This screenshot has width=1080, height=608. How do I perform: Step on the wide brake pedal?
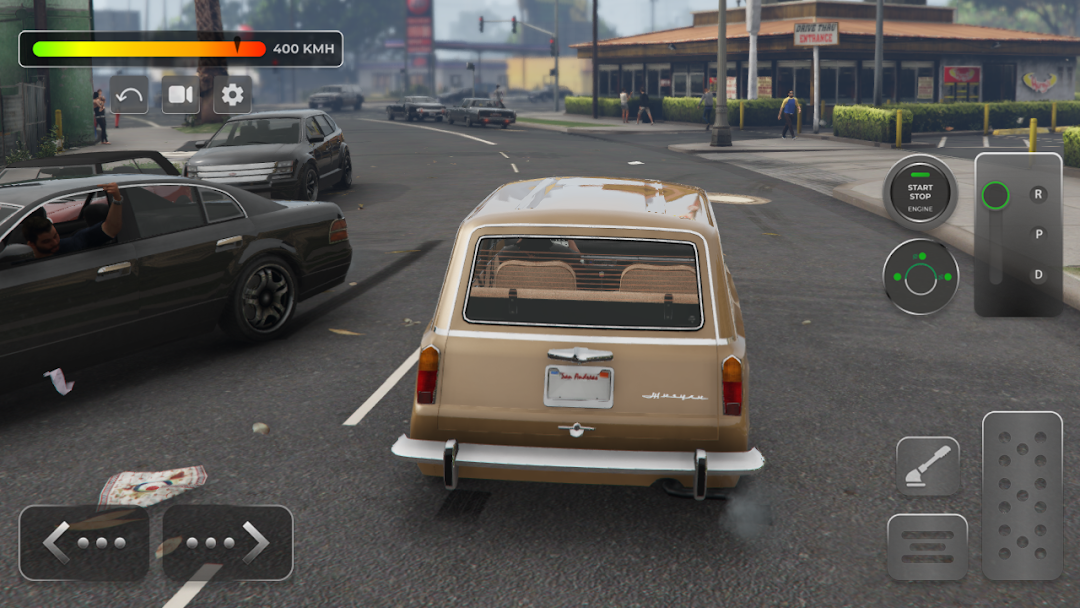pyautogui.click(x=927, y=547)
